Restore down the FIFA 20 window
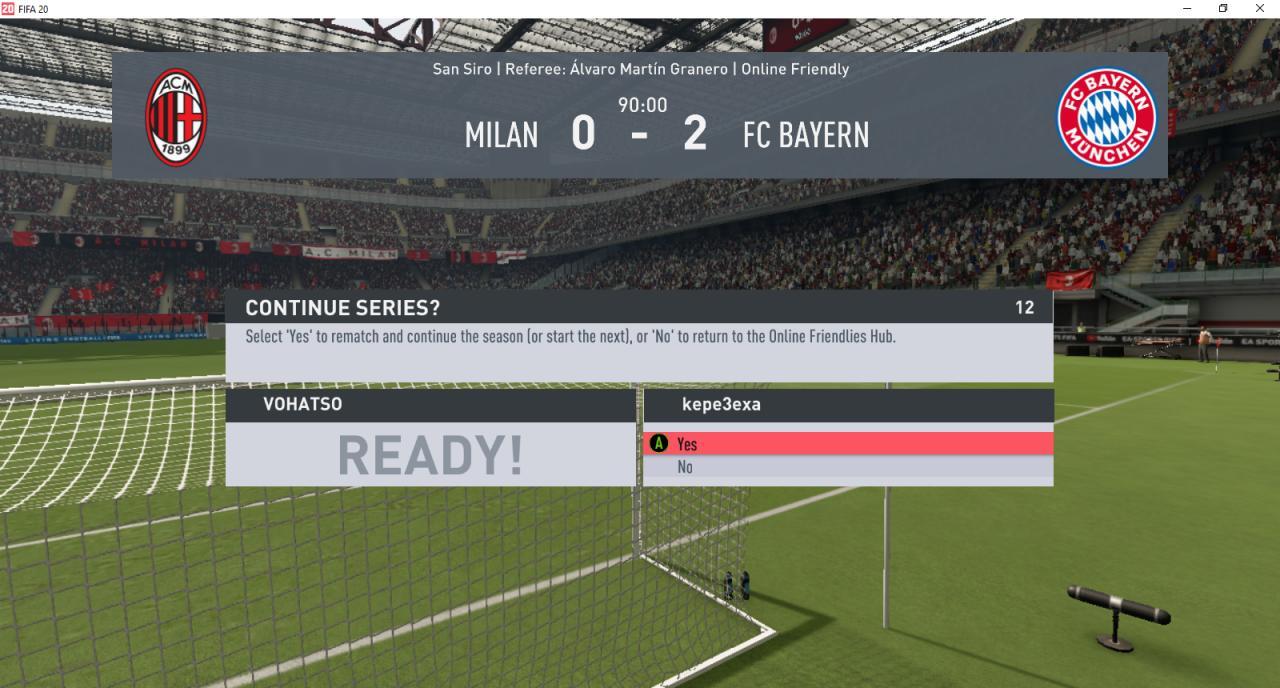Screen dimensions: 1280x688 [x=1222, y=8]
